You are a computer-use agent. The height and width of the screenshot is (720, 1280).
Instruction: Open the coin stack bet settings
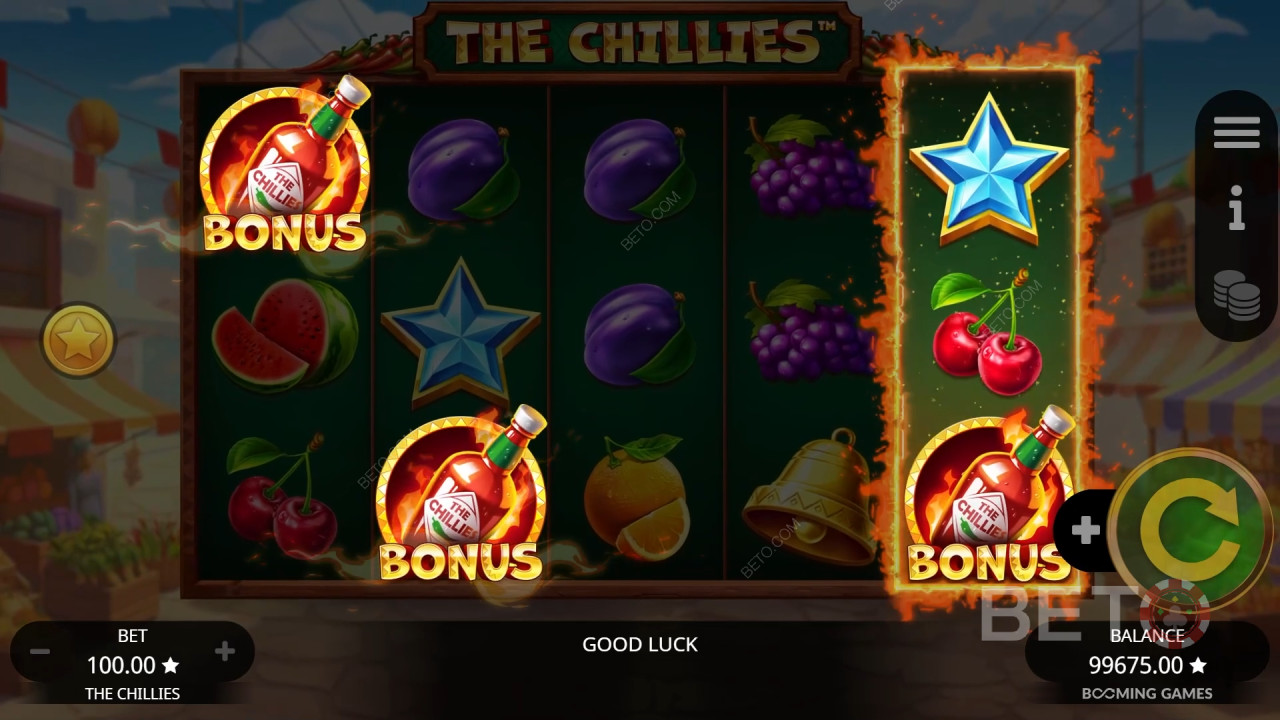click(x=1236, y=295)
